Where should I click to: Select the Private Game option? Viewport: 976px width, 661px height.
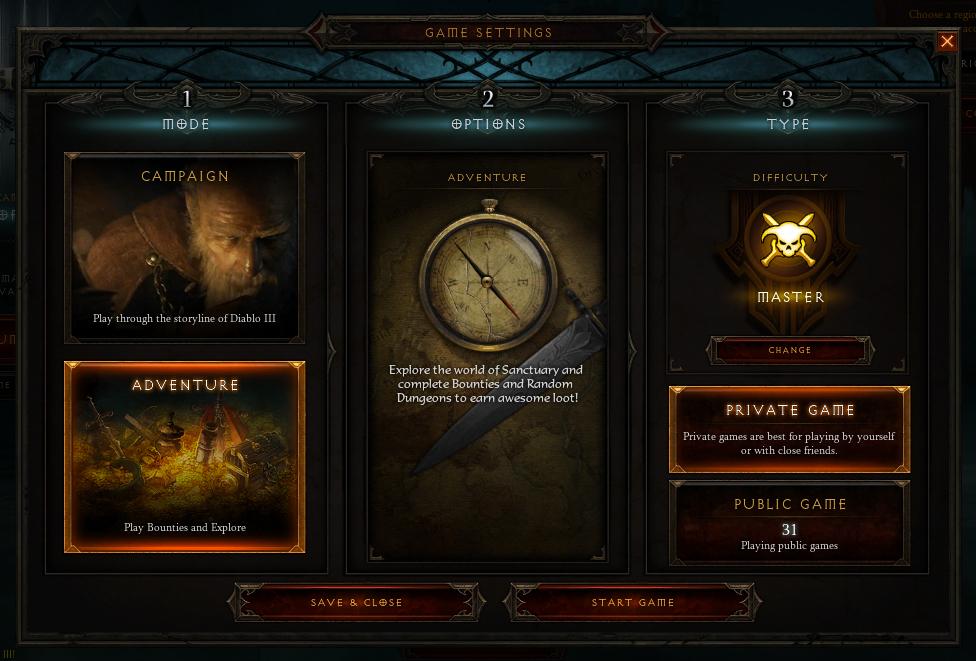[789, 429]
